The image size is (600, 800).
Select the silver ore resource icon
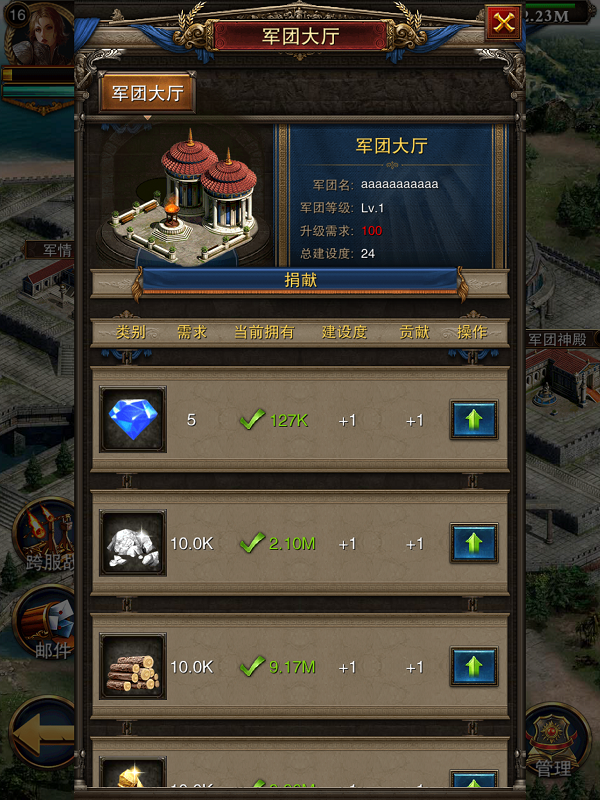133,544
